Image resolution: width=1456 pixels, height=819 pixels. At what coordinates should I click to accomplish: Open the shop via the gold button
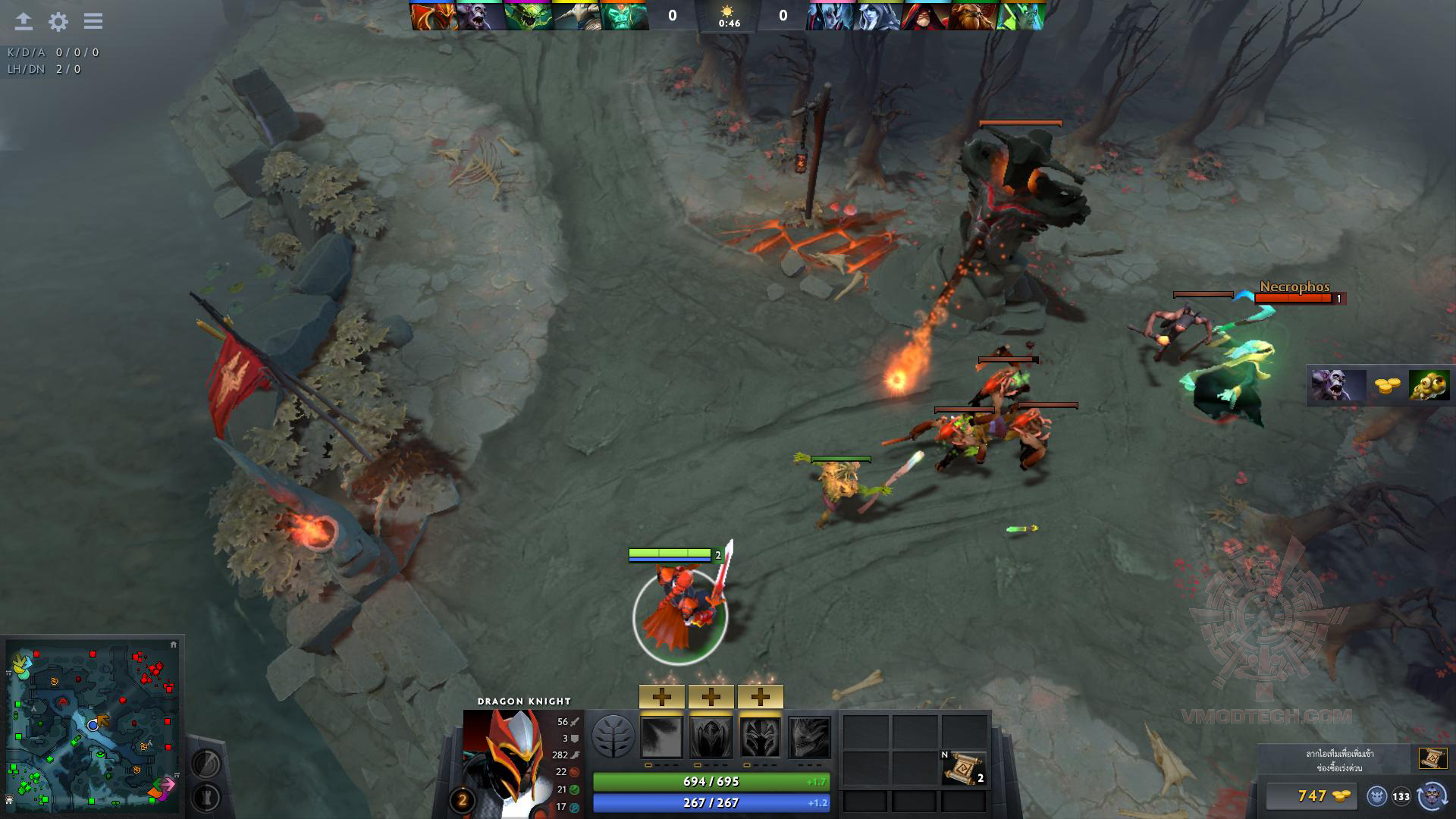pos(1311,795)
